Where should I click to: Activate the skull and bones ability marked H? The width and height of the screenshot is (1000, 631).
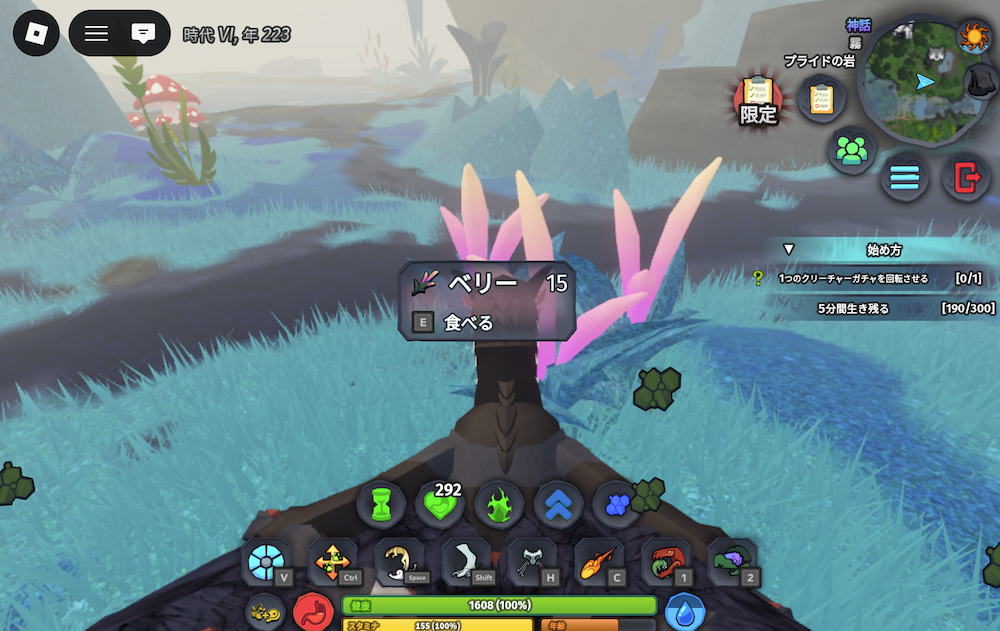click(x=531, y=563)
